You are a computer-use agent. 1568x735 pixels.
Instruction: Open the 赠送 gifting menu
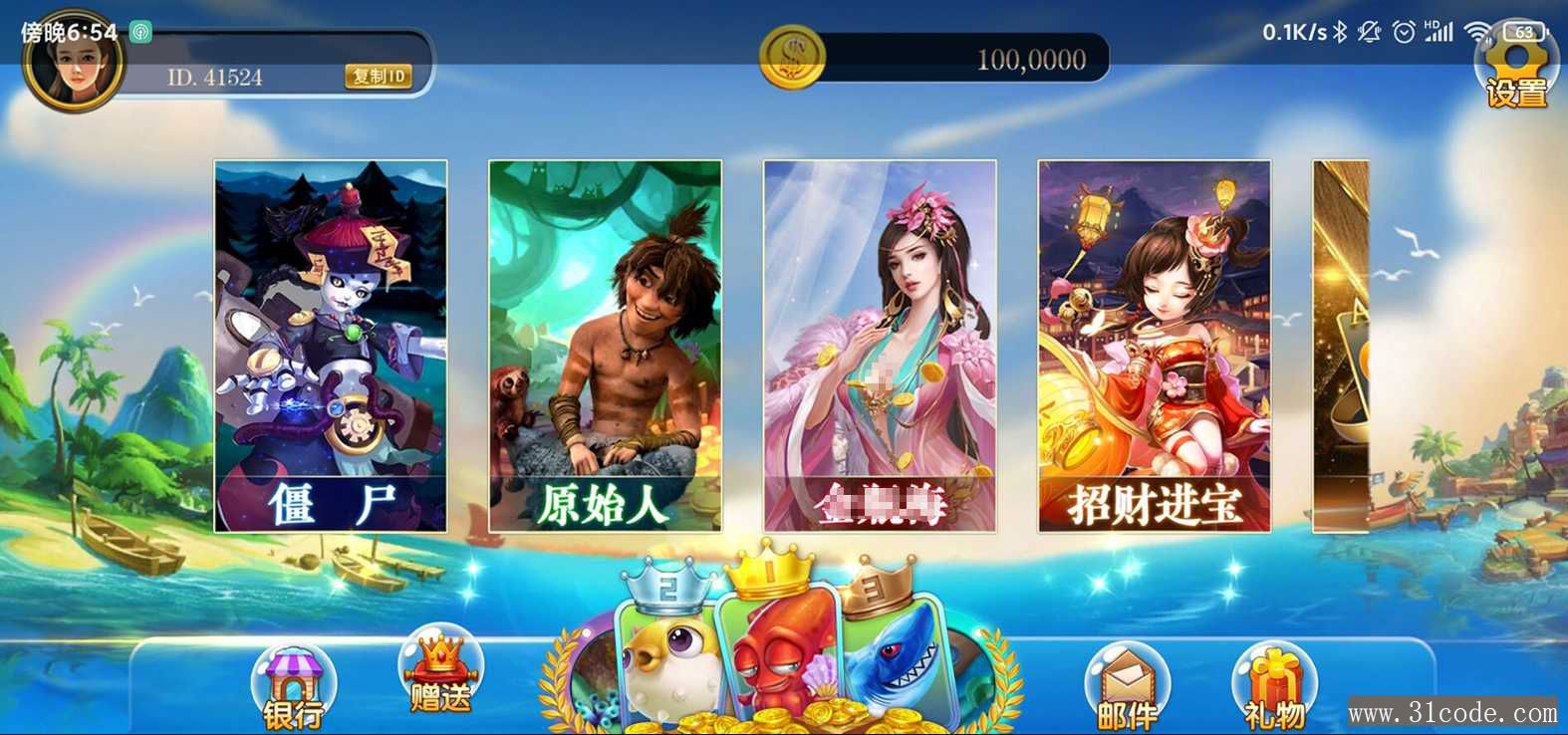[440, 673]
